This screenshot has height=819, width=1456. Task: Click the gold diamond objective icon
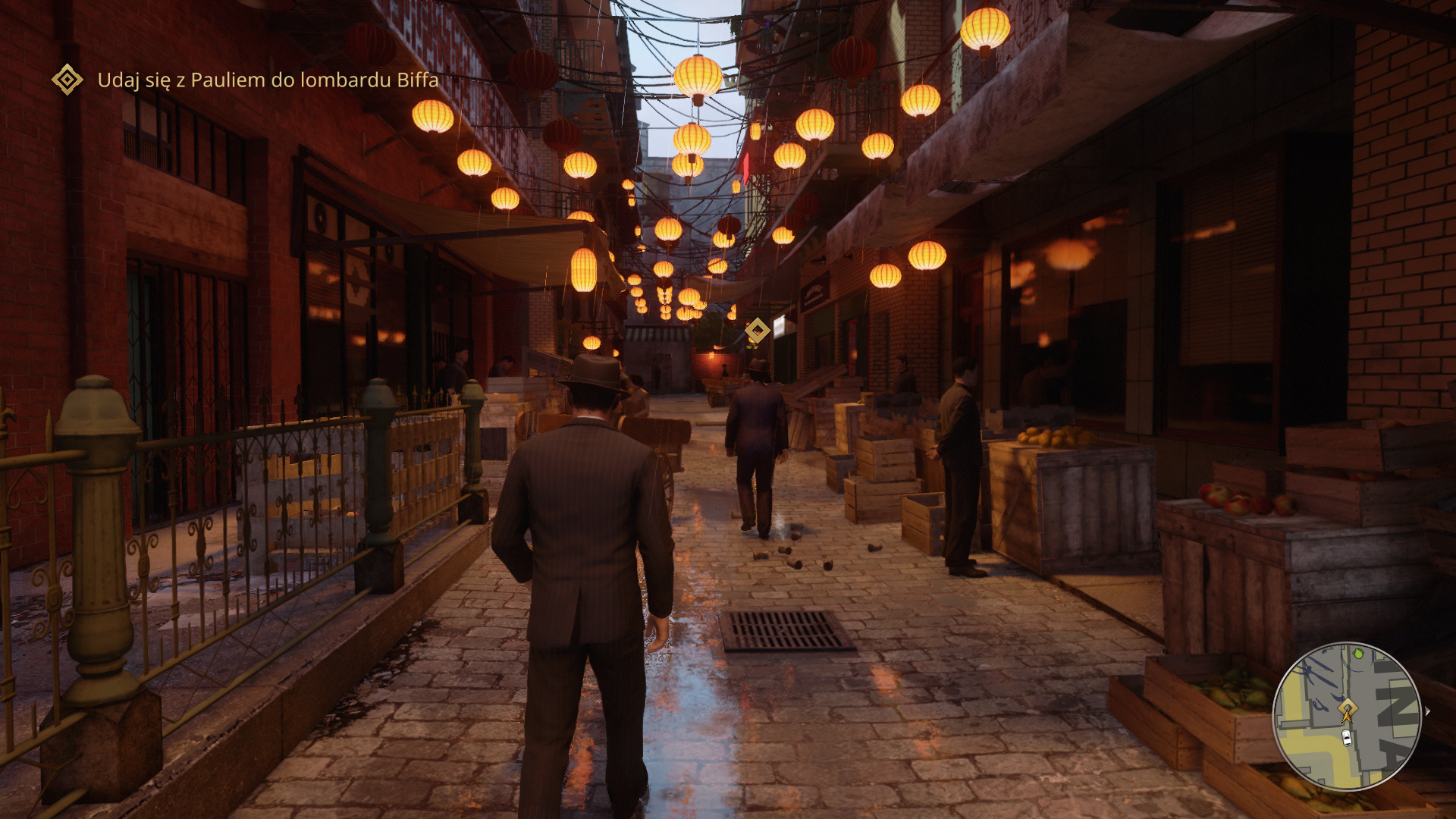tap(67, 80)
